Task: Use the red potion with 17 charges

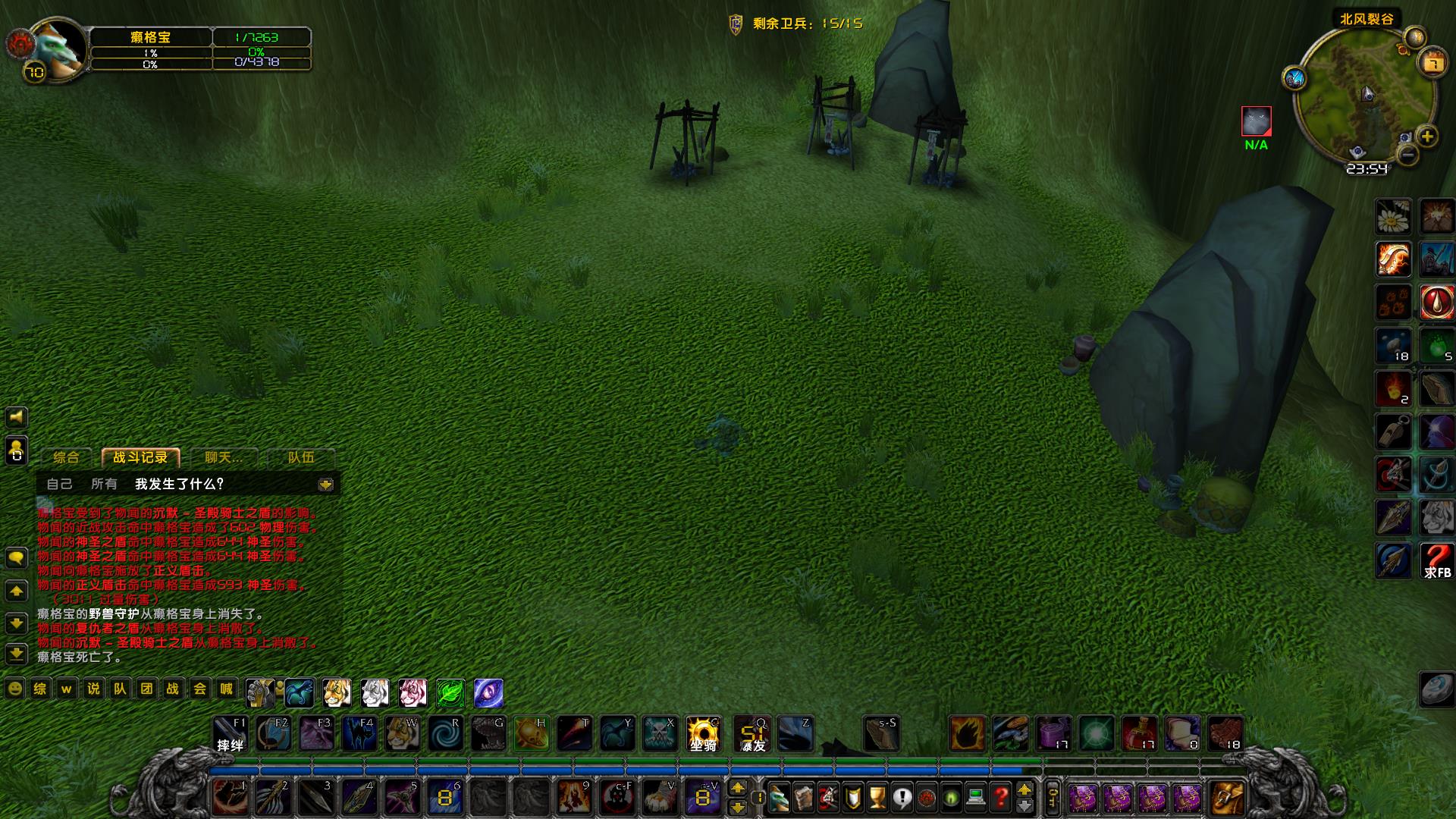Action: pyautogui.click(x=1139, y=734)
